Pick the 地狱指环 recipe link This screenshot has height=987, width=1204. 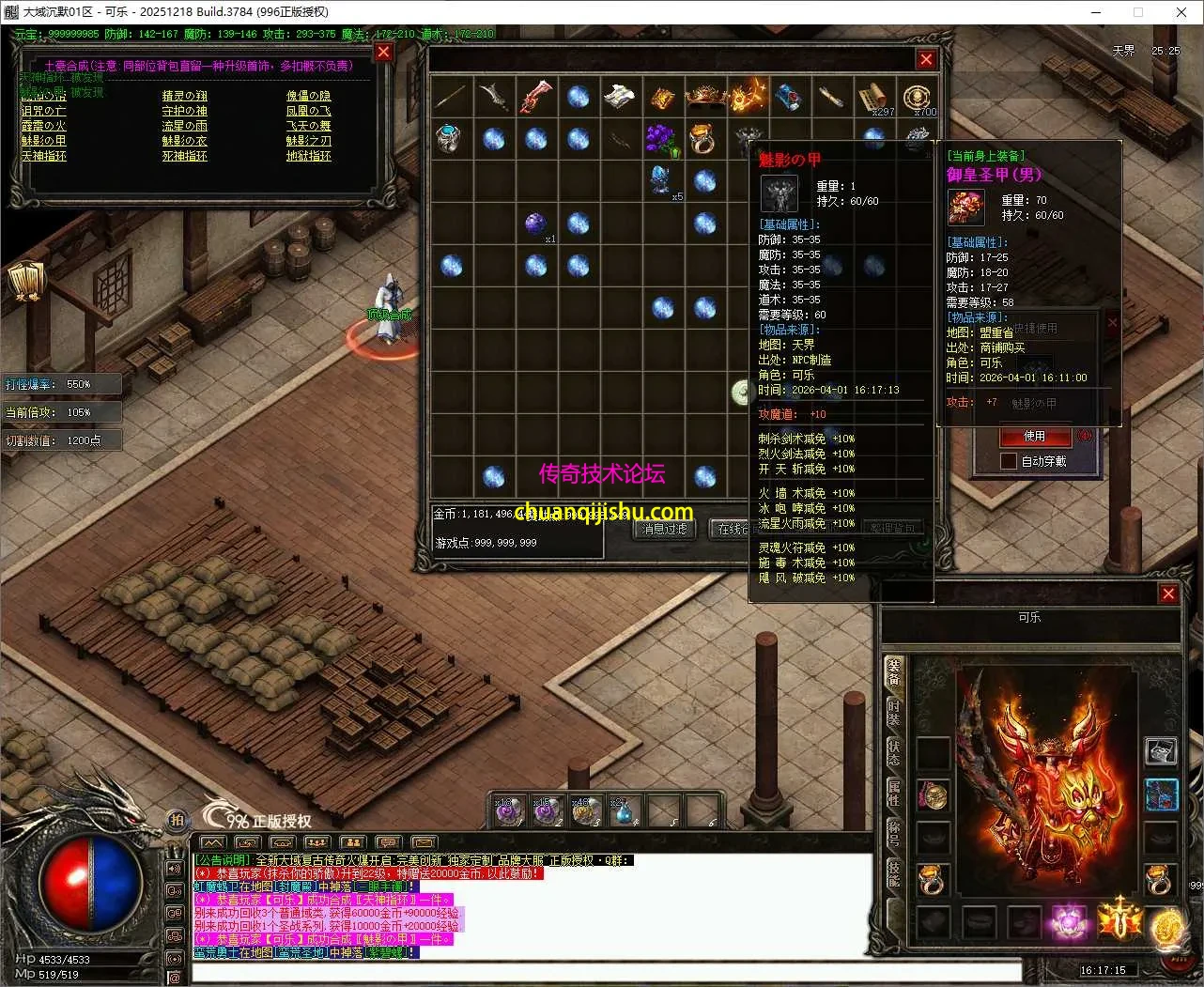[x=308, y=156]
